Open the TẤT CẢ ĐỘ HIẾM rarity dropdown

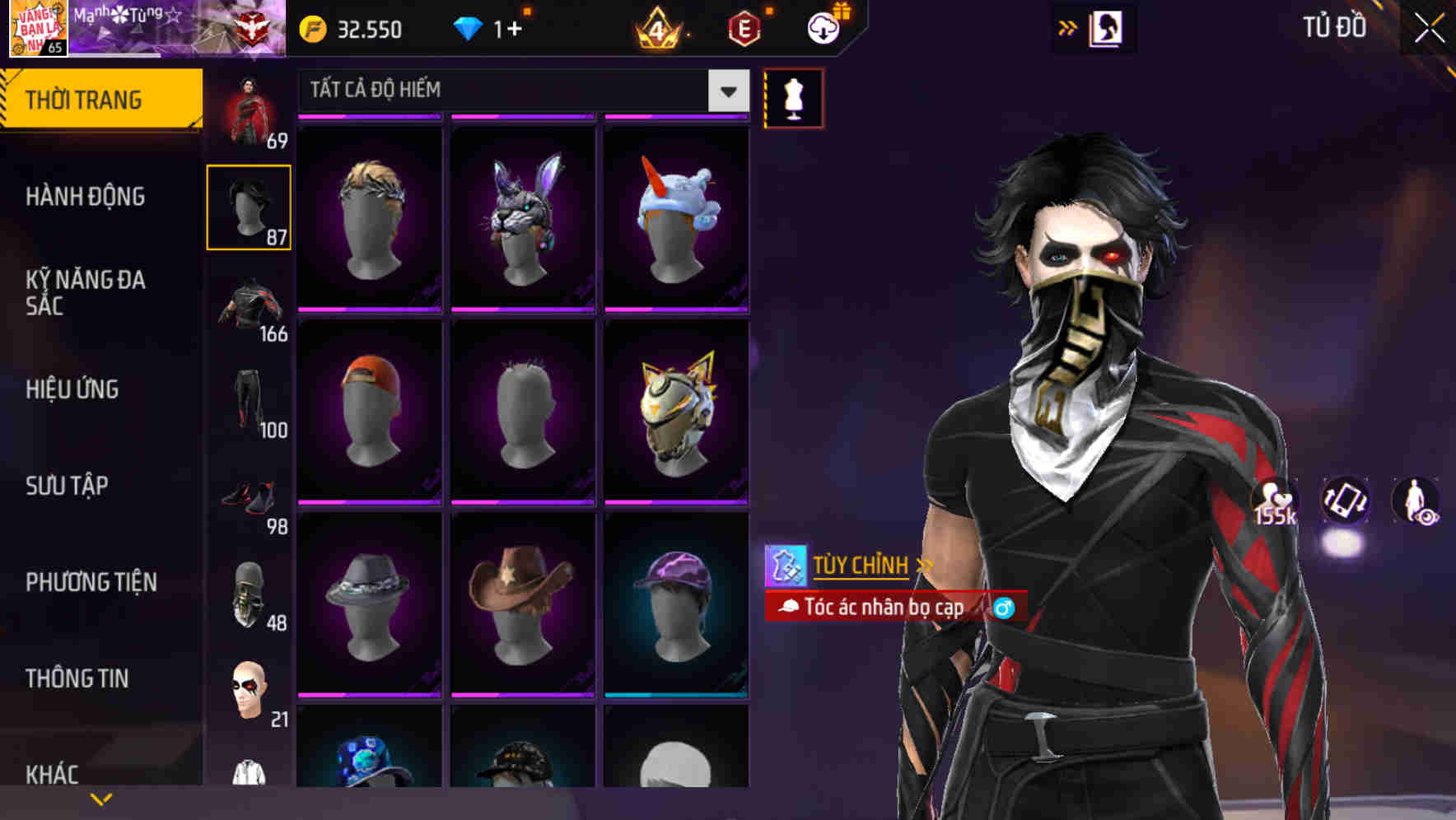[519, 91]
